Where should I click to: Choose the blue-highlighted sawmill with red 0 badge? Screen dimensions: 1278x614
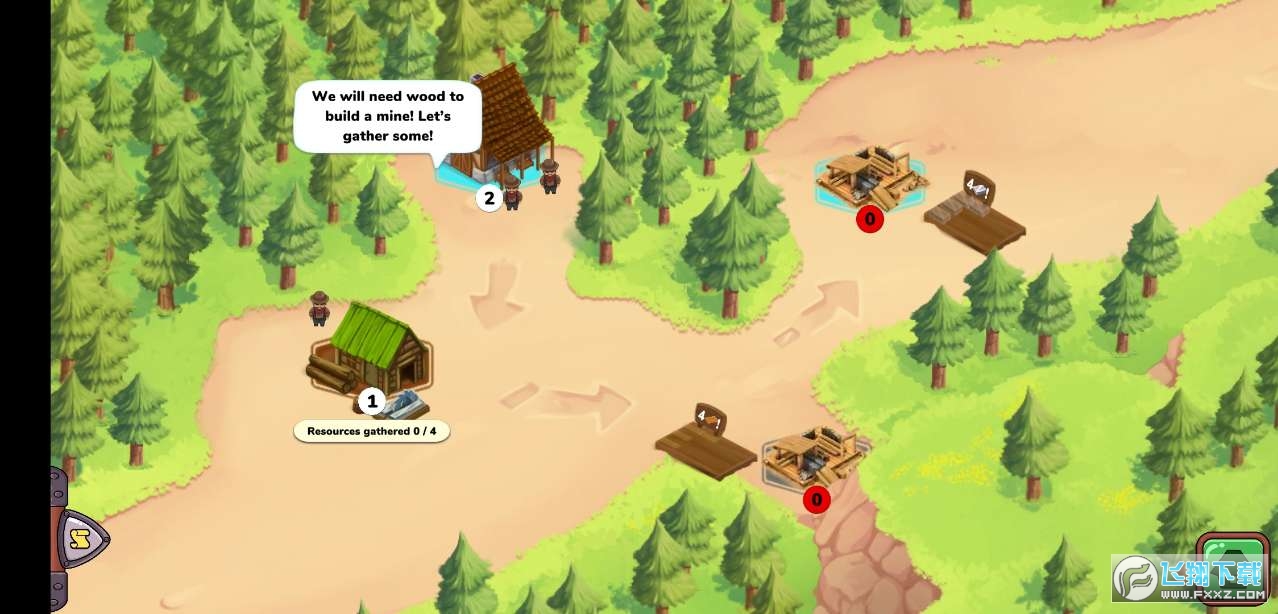(x=868, y=176)
